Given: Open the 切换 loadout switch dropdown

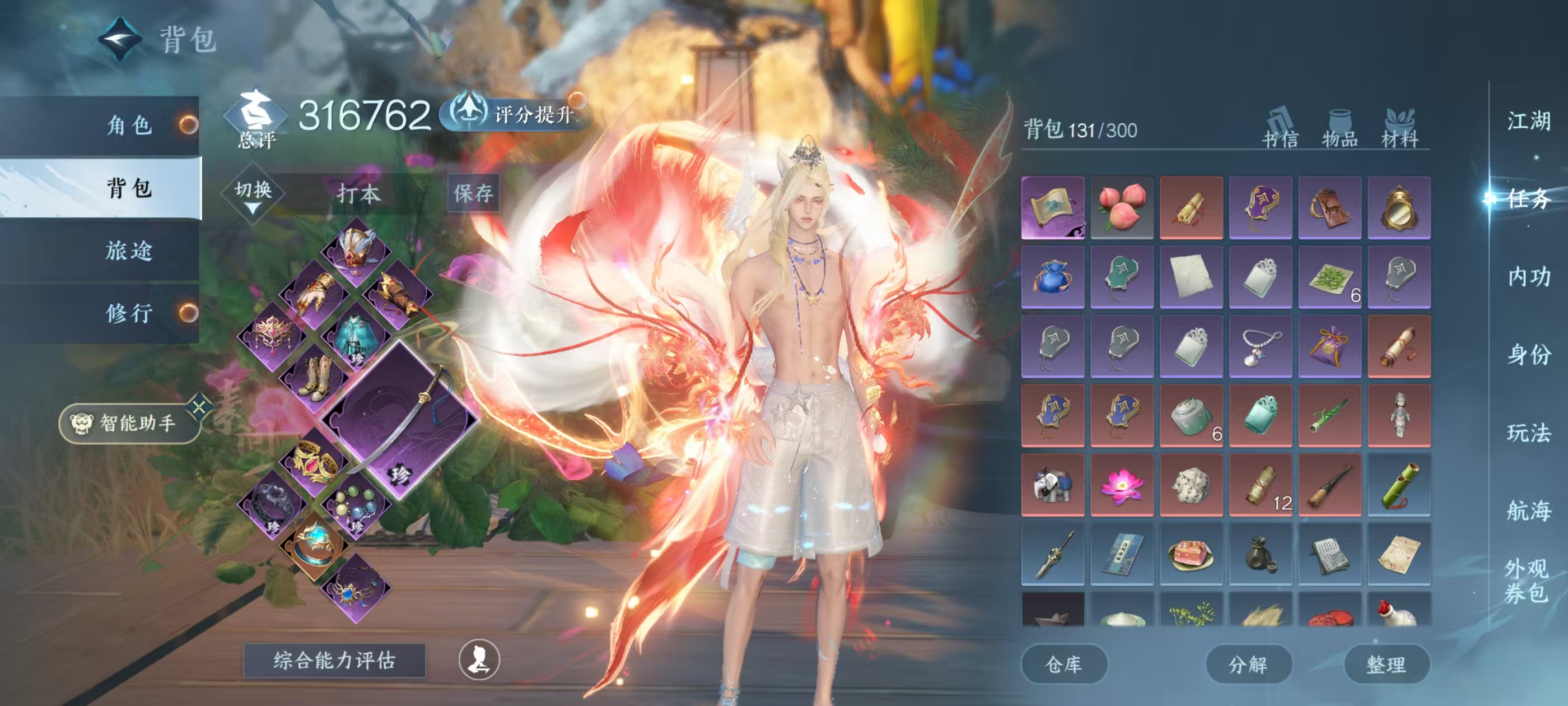Looking at the screenshot, I should click(253, 195).
